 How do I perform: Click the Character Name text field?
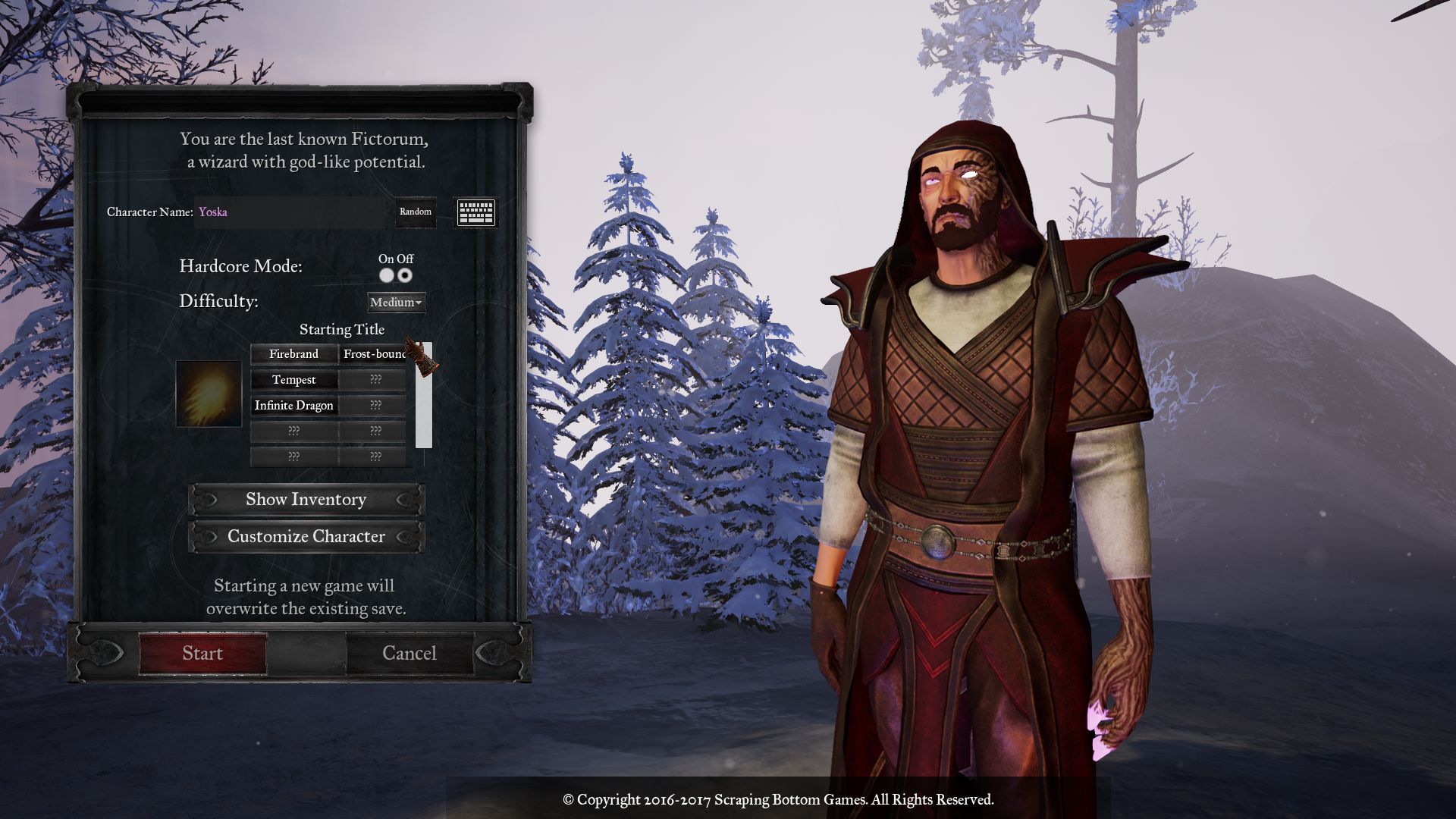(292, 212)
